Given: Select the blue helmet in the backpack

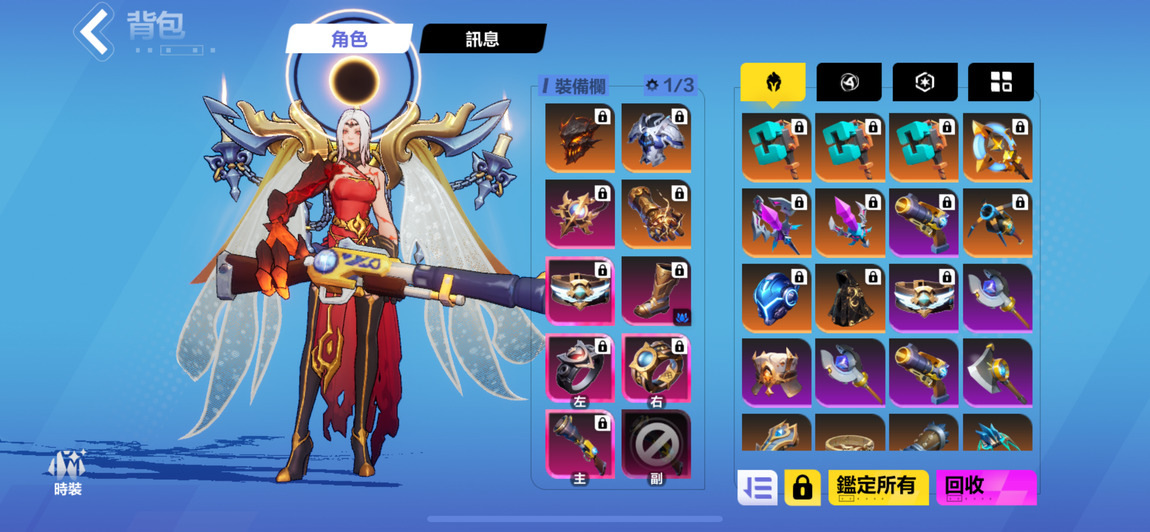Looking at the screenshot, I should click(776, 297).
